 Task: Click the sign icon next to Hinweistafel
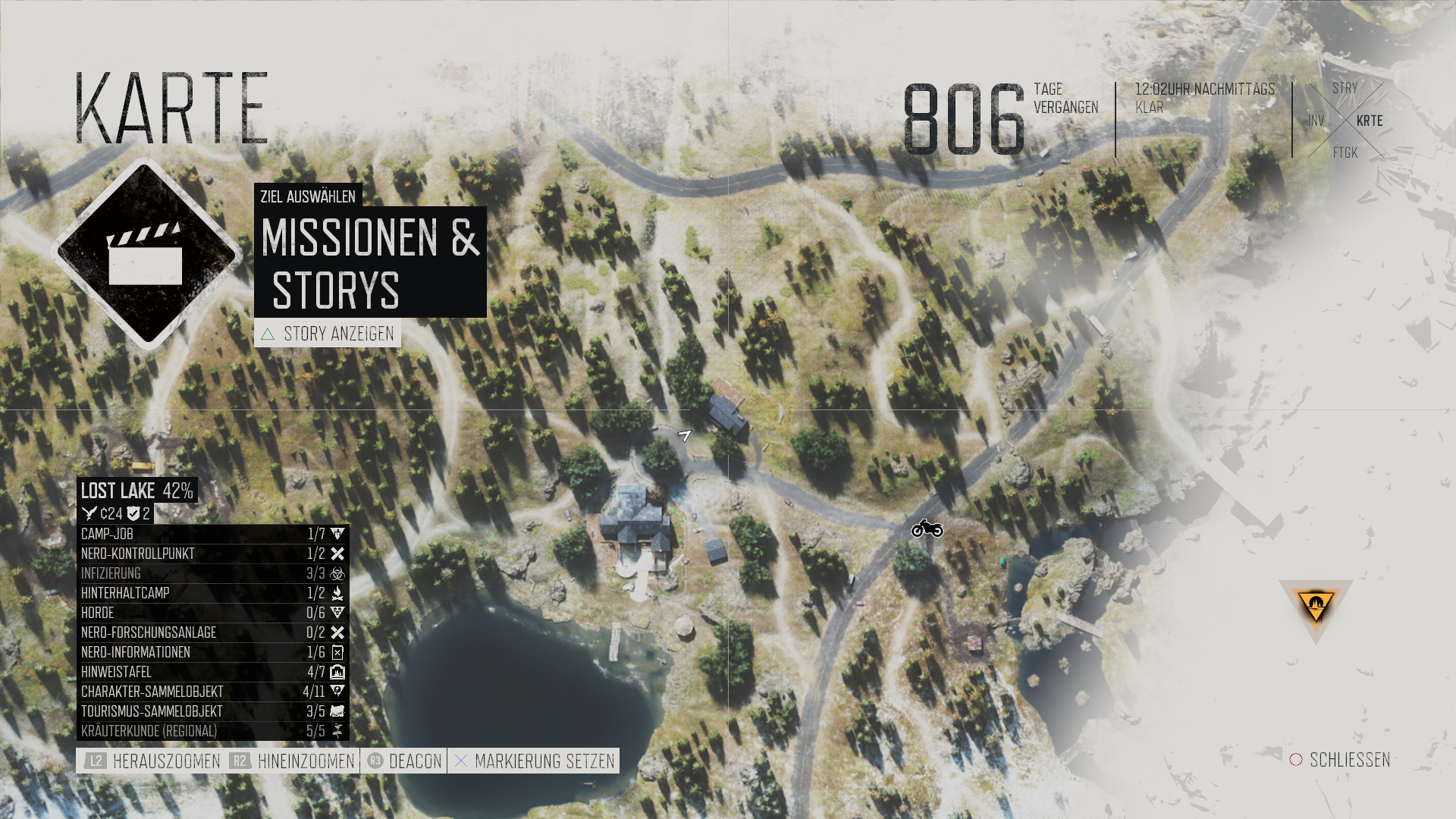(339, 672)
